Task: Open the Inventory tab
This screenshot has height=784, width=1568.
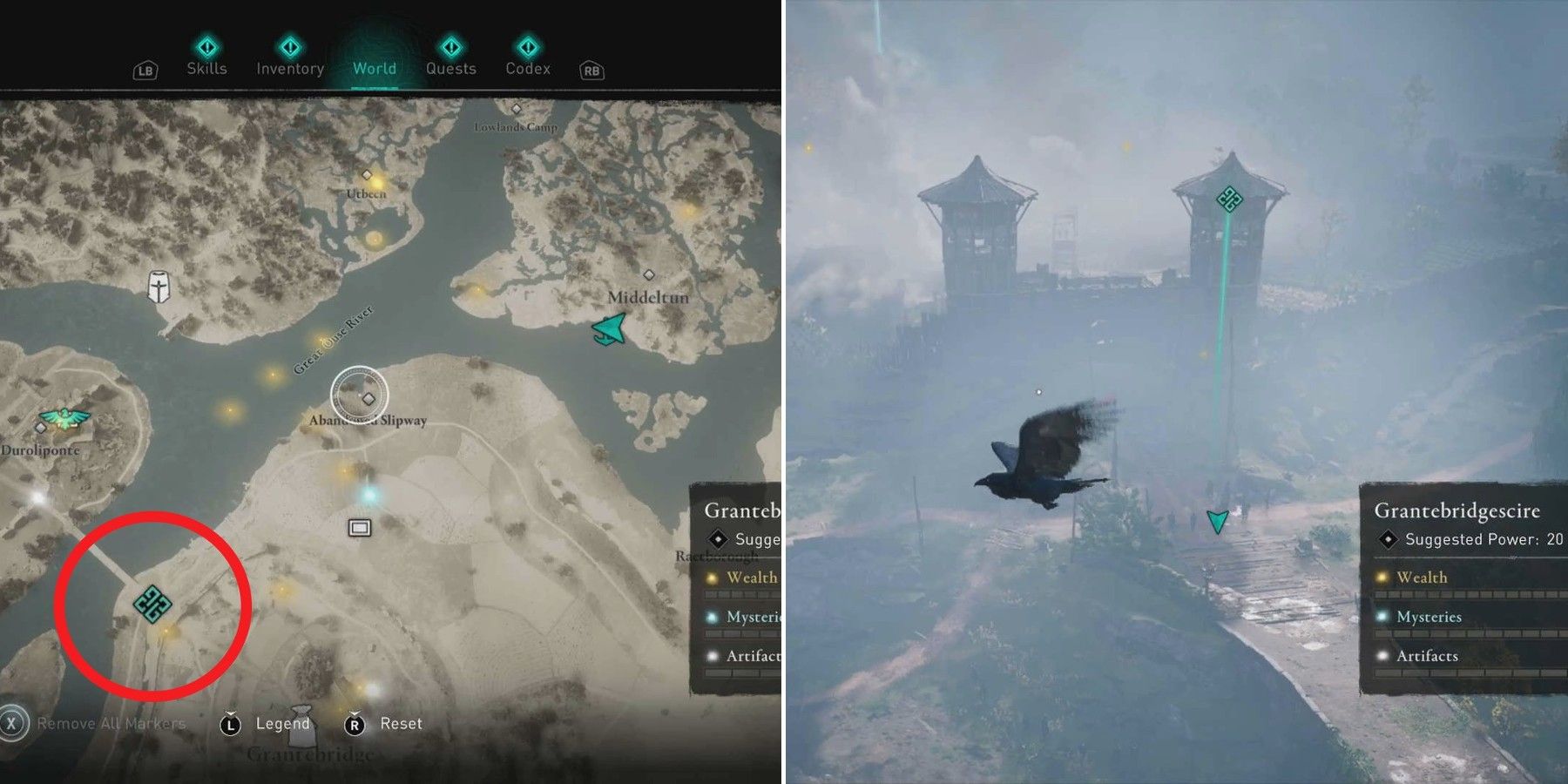Action: (288, 68)
